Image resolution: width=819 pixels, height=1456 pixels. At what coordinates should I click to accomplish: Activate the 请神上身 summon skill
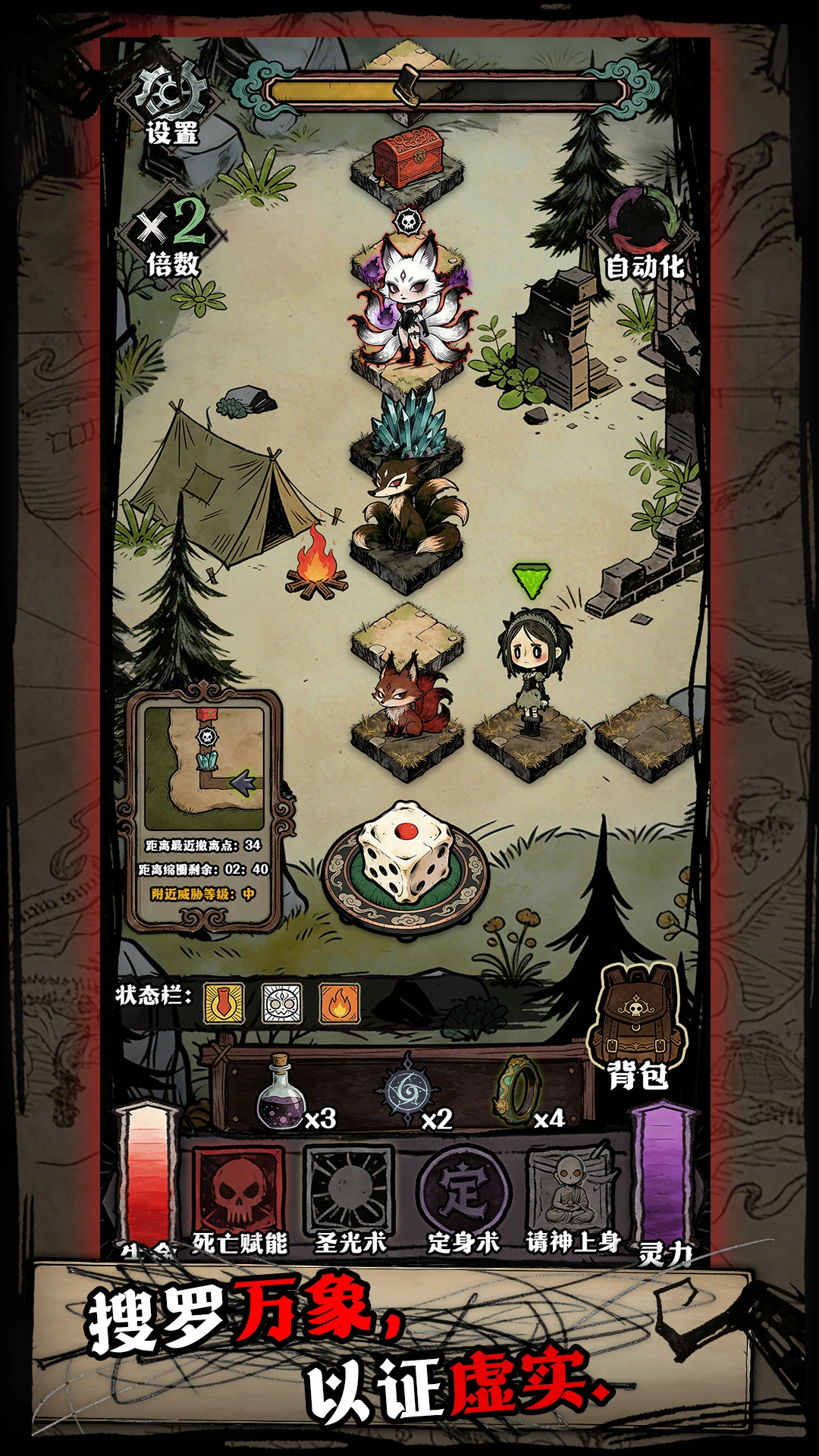(x=573, y=1189)
